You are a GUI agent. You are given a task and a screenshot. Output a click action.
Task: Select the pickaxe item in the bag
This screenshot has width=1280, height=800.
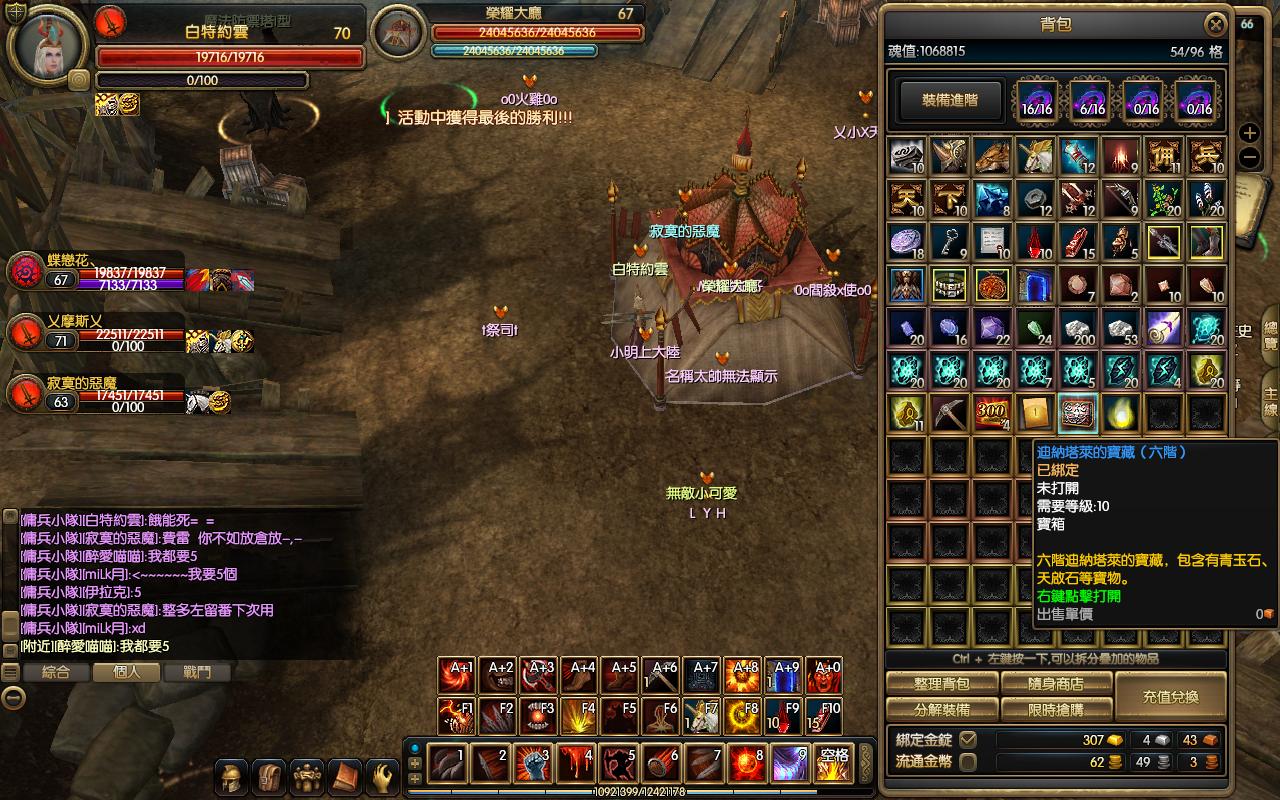(x=950, y=413)
